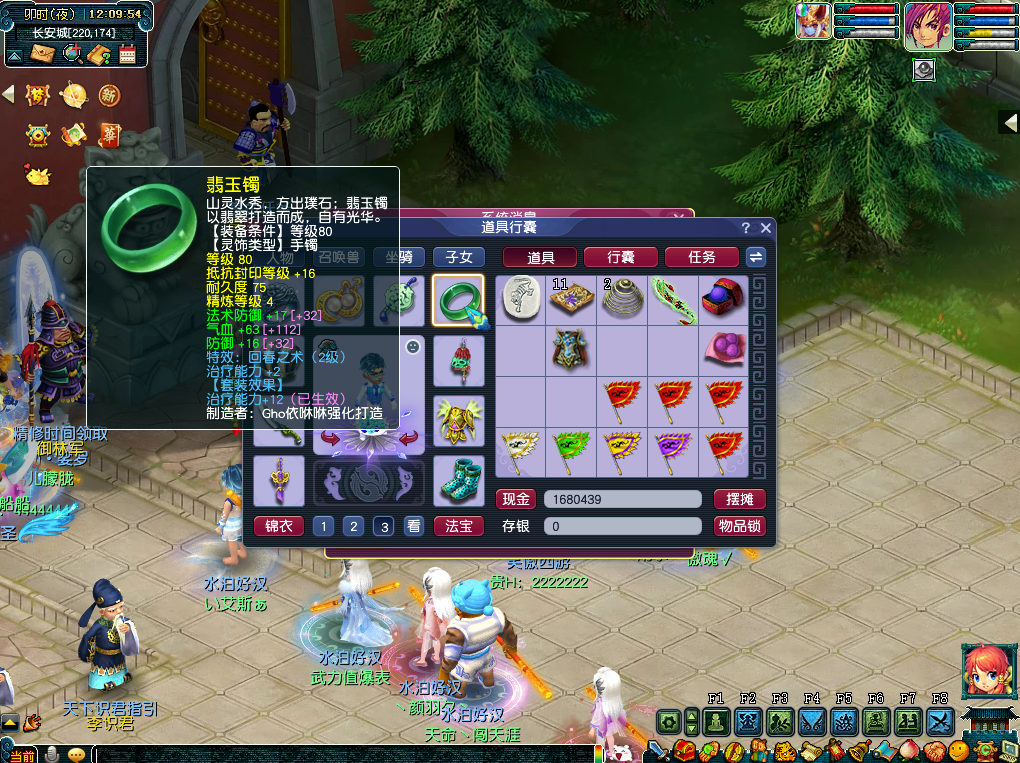Switch to the 行囊 tab

tap(620, 257)
